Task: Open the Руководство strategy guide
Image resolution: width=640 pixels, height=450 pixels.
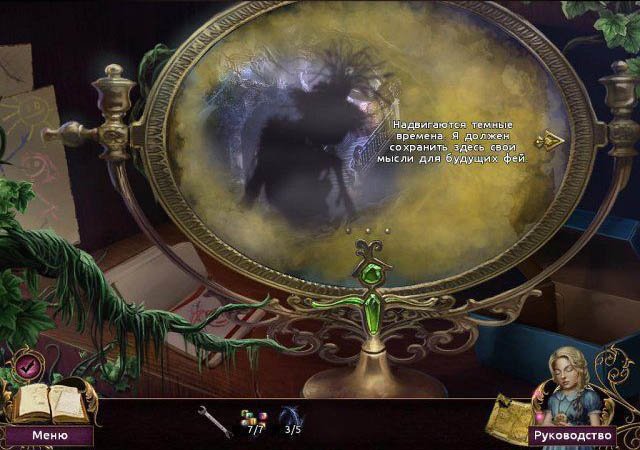Action: pos(571,436)
